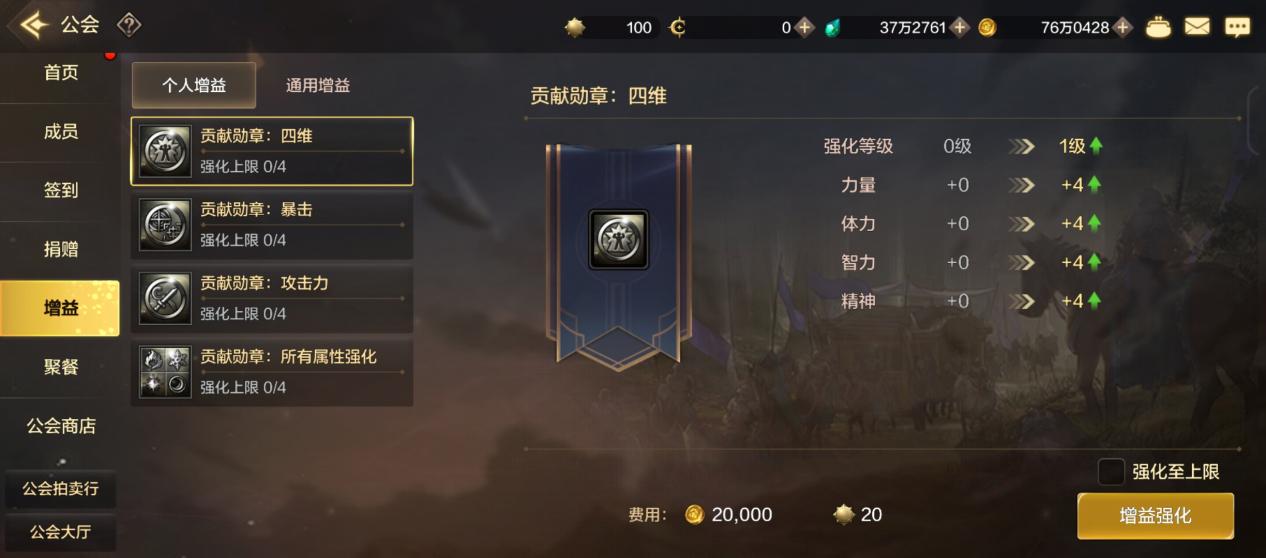Click the 增益强化 enhance button

1155,516
